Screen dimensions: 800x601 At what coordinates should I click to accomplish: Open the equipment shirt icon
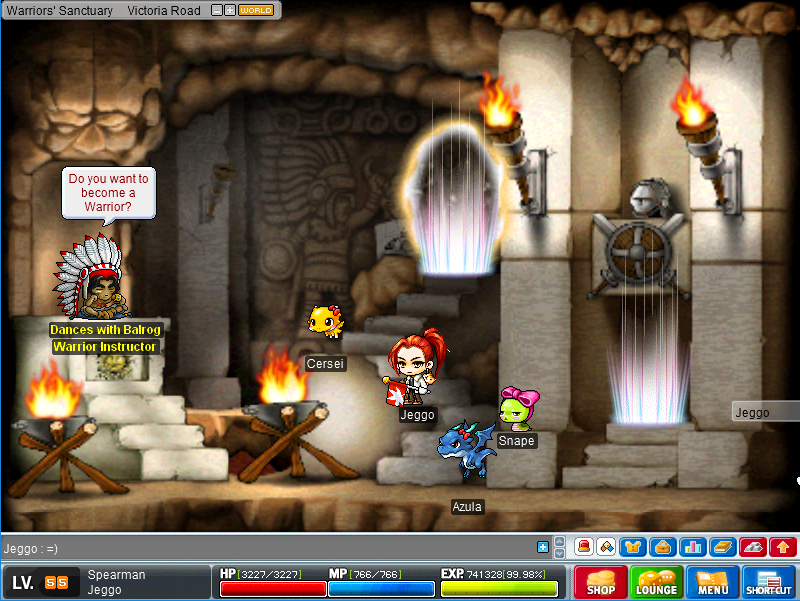click(632, 547)
